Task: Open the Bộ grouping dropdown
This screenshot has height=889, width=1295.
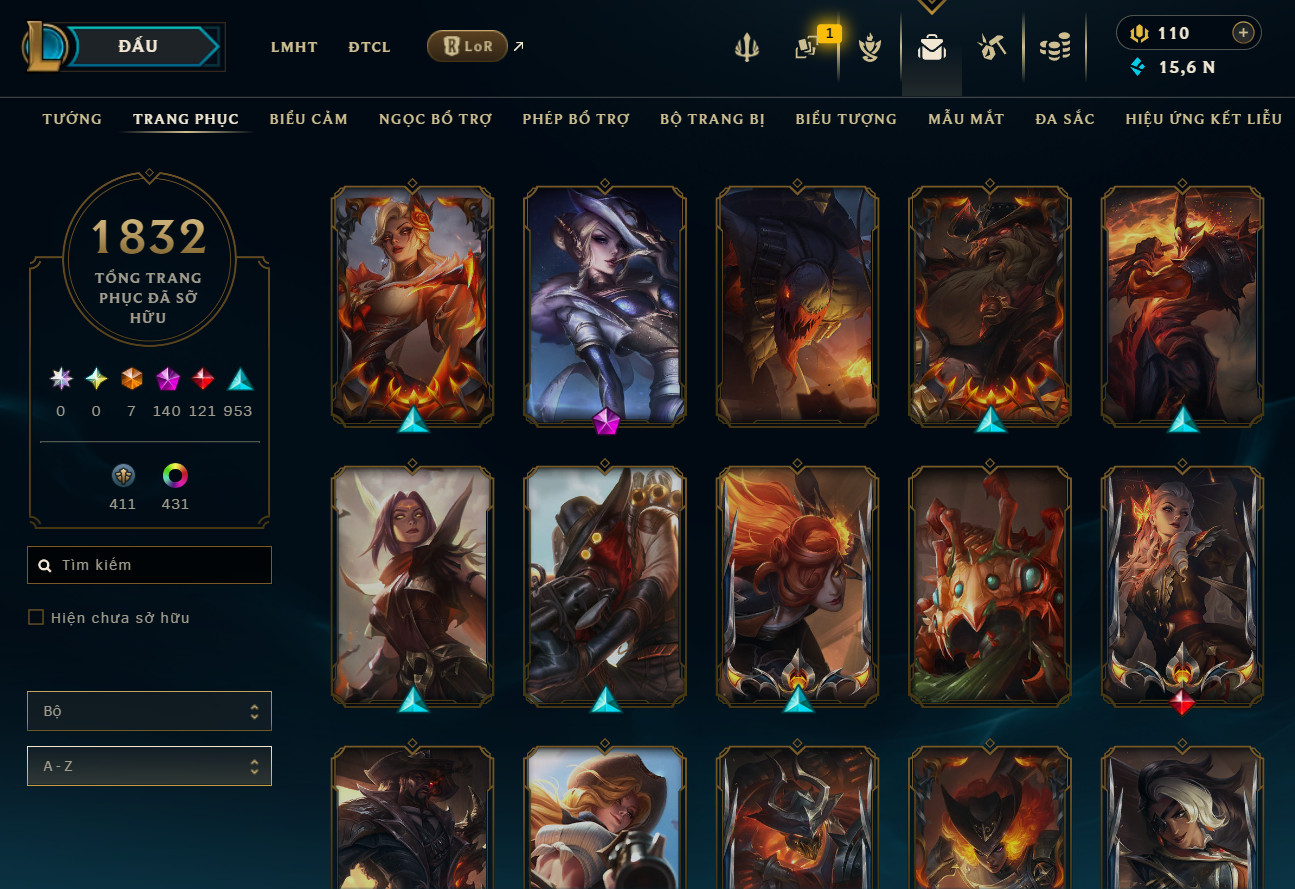Action: coord(149,711)
